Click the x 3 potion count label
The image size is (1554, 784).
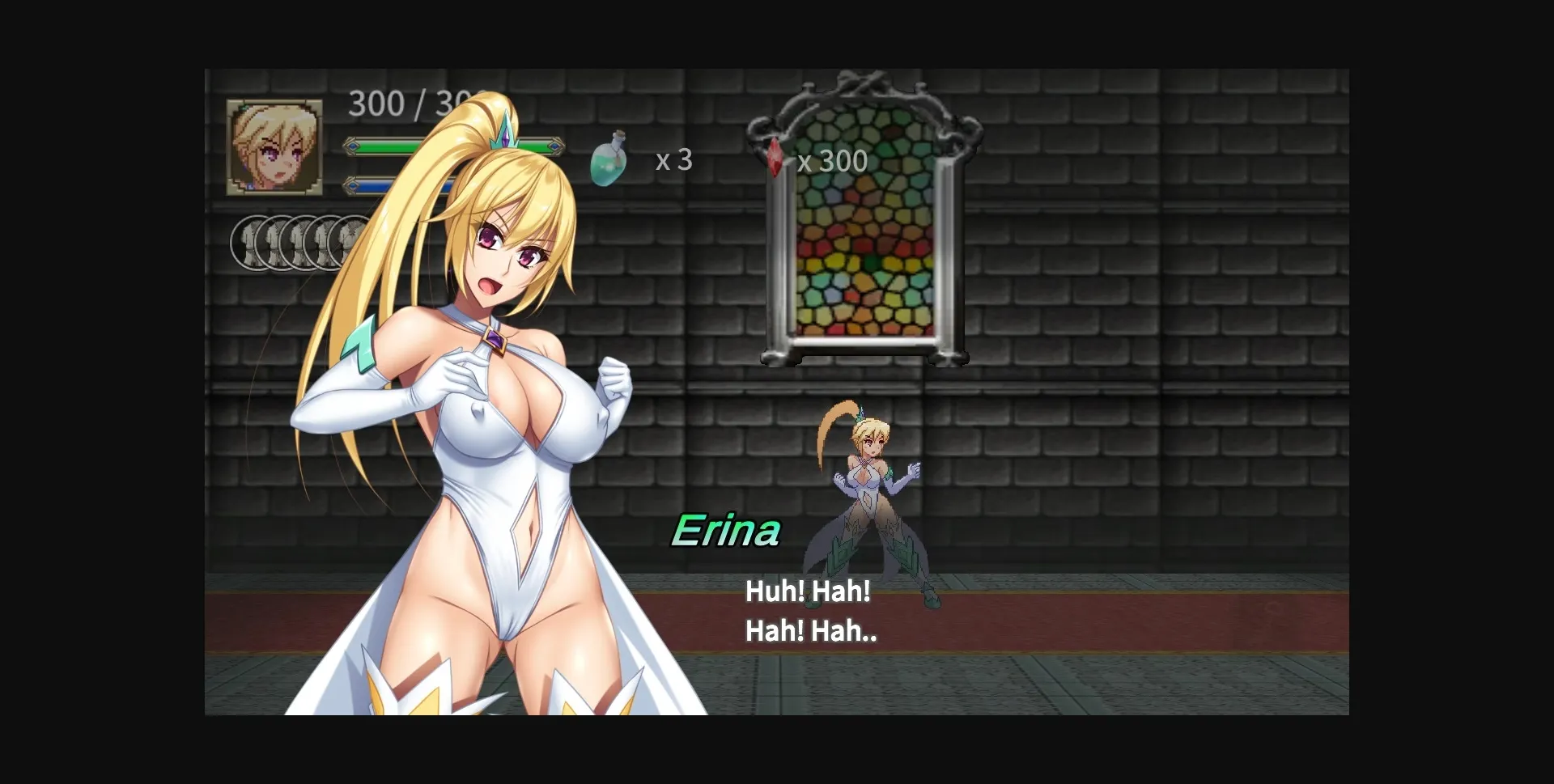point(673,160)
